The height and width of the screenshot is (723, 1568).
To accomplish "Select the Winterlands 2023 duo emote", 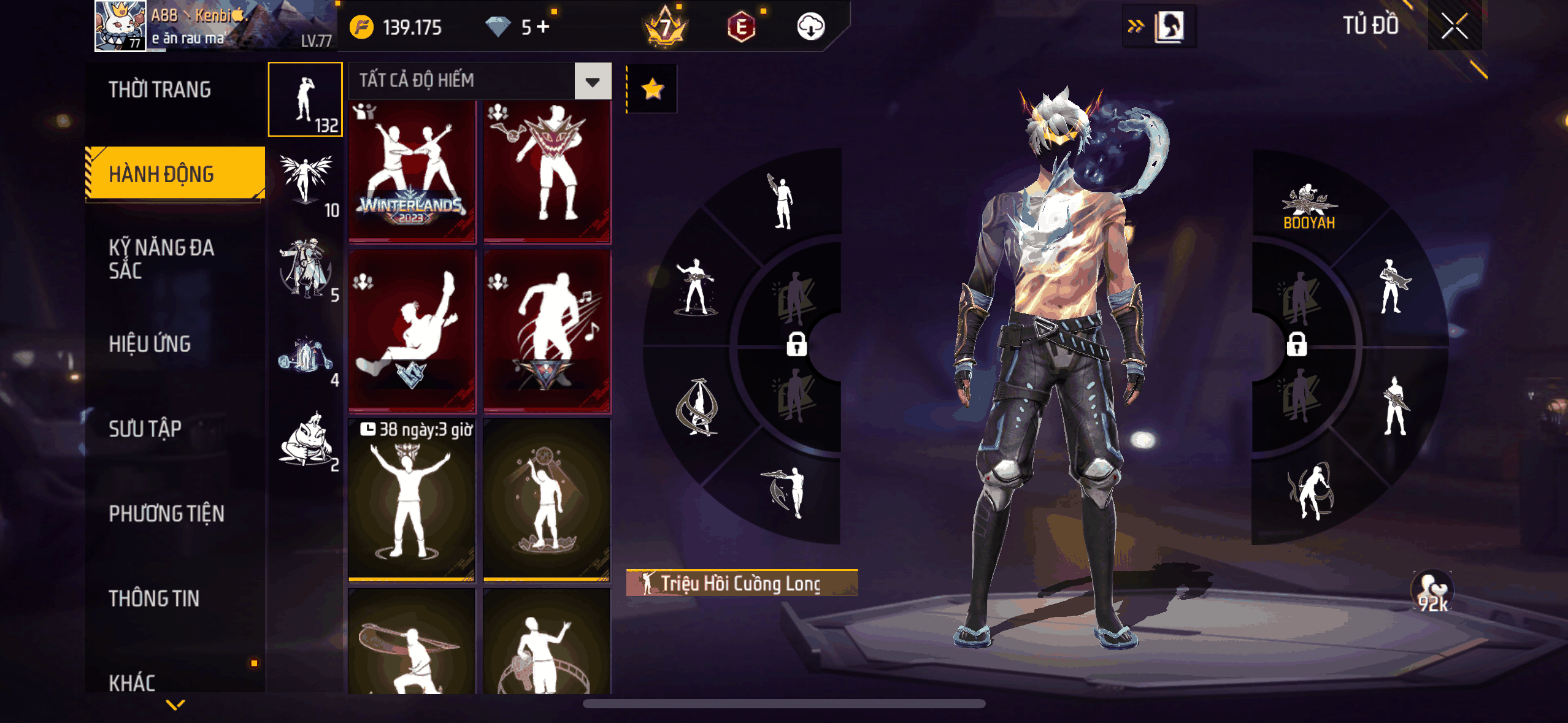I will pyautogui.click(x=412, y=171).
